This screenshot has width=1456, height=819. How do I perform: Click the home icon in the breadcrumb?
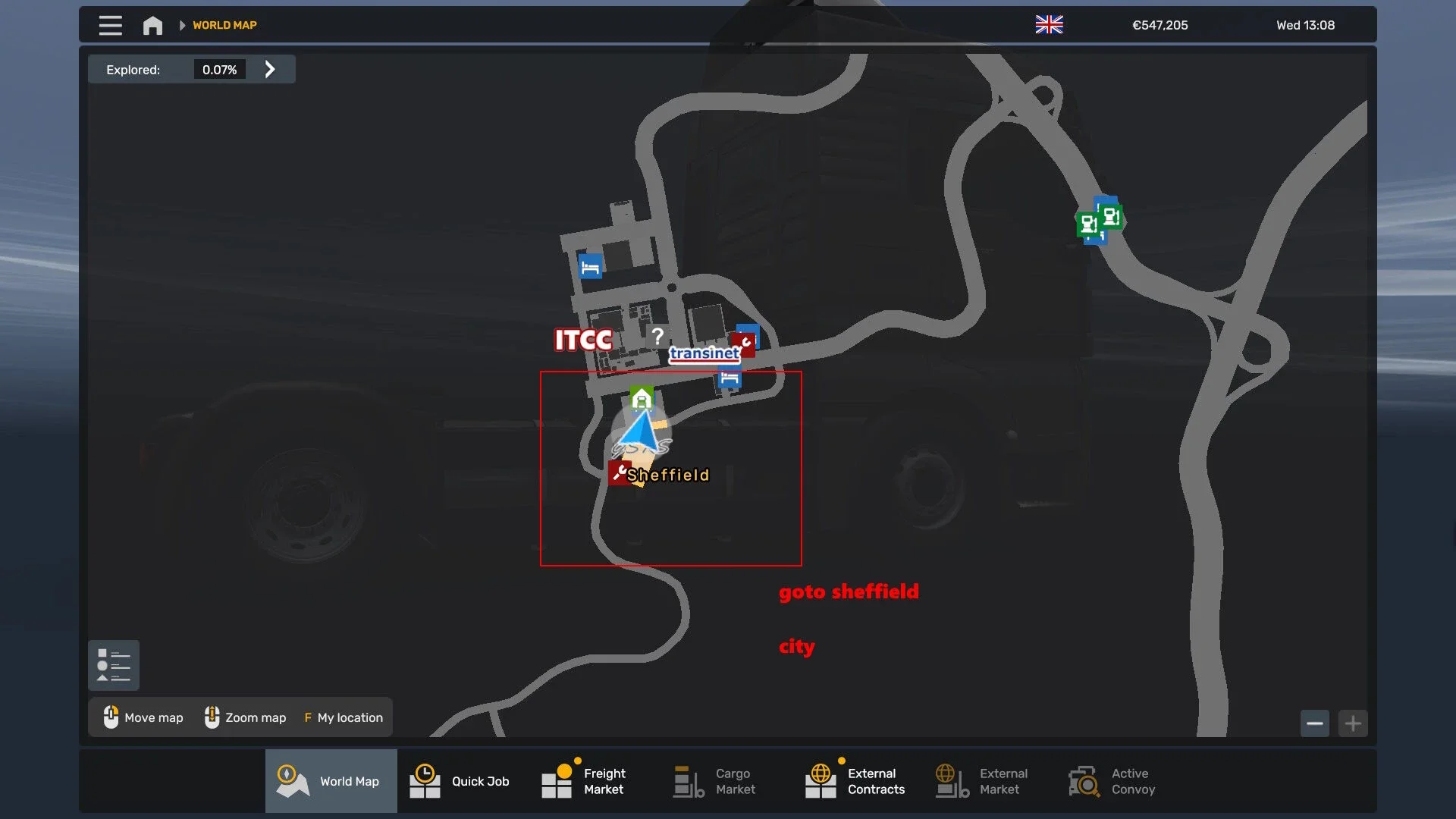click(x=152, y=24)
